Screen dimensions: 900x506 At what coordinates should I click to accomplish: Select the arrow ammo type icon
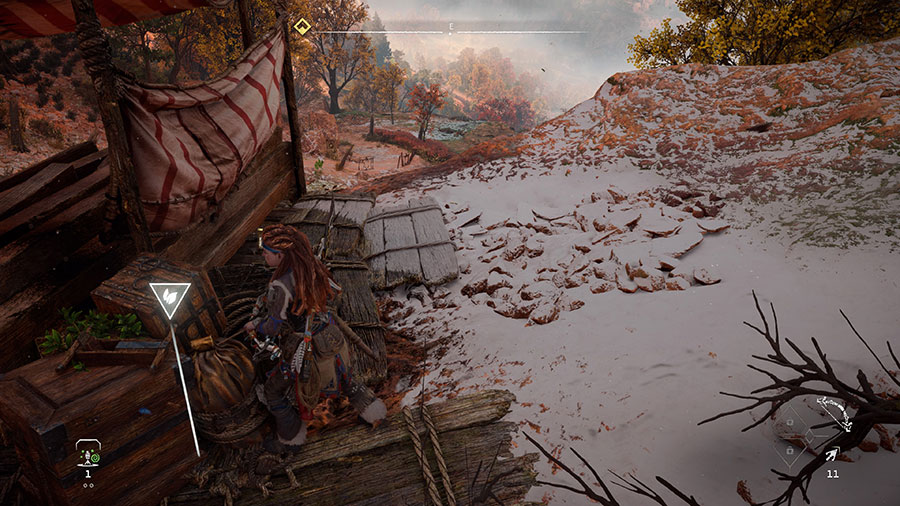coord(832,455)
